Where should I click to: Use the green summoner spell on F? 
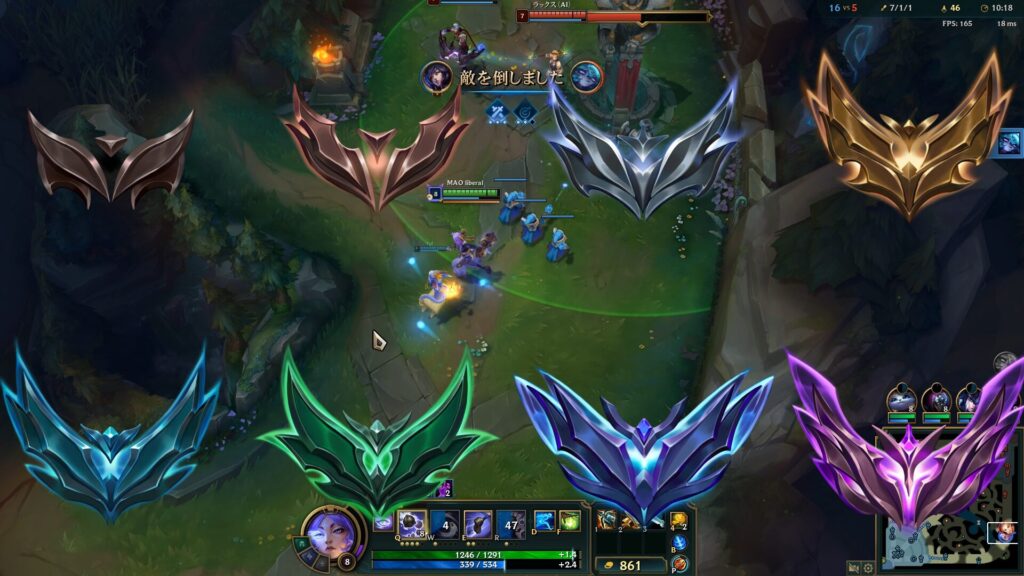coord(569,522)
